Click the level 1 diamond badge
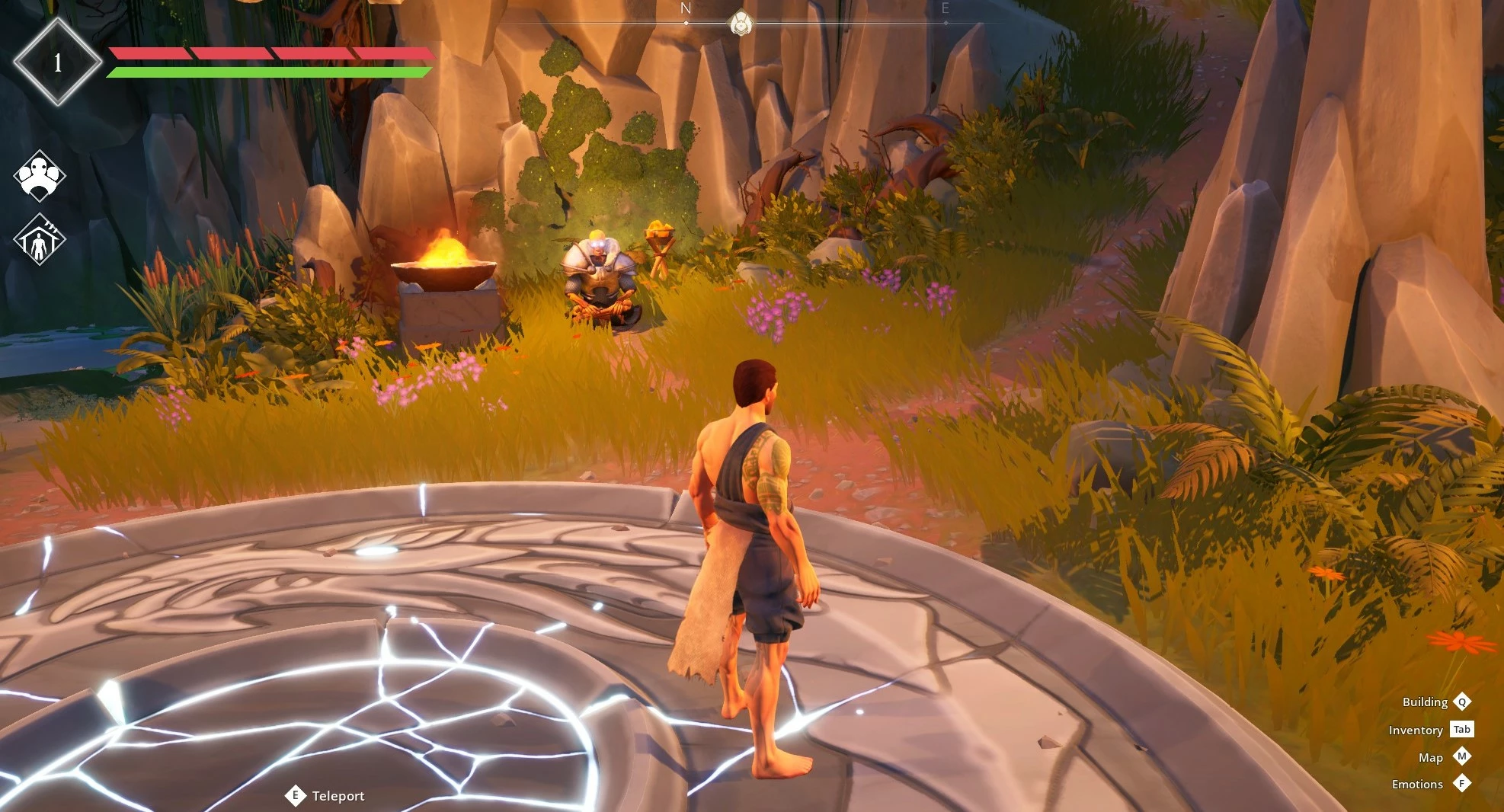Screen dimensions: 1504x812 [x=58, y=62]
